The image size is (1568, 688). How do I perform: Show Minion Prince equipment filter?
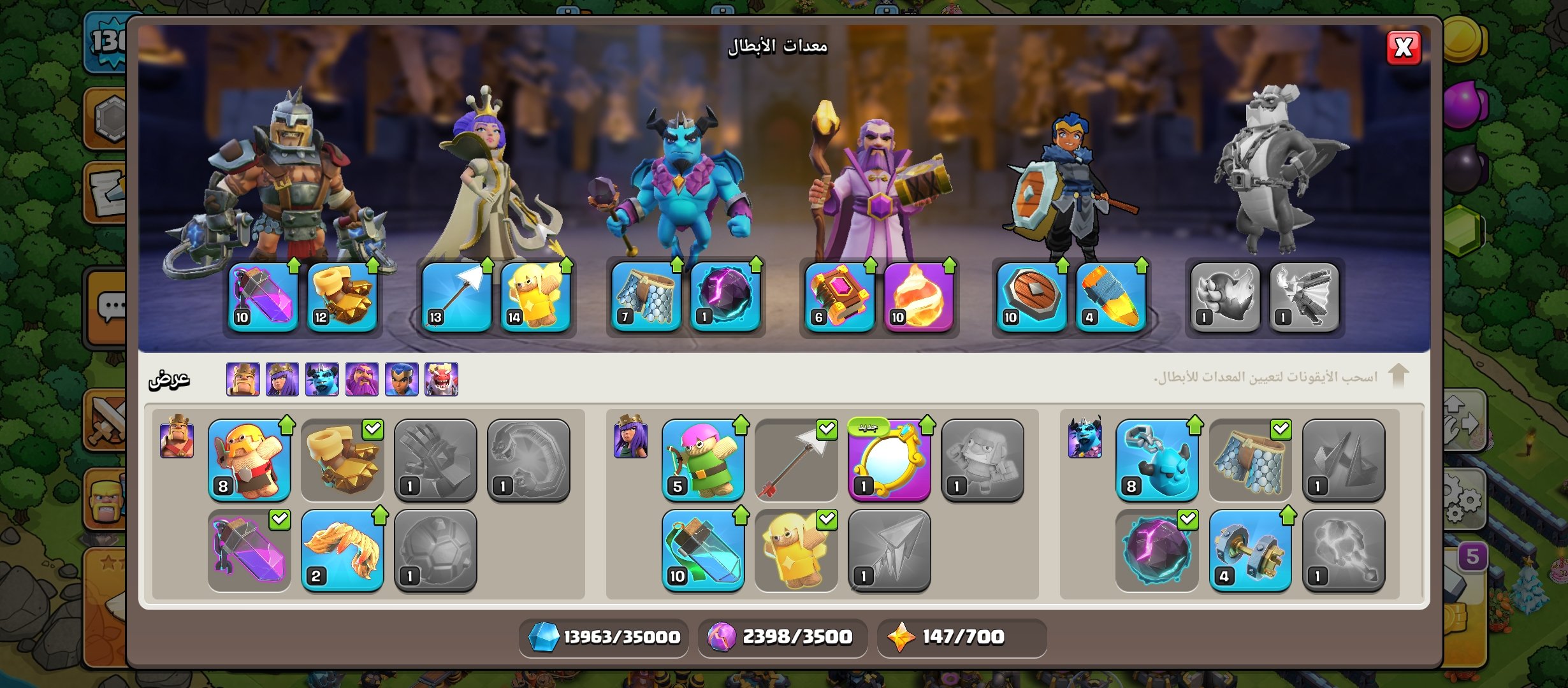click(x=322, y=380)
